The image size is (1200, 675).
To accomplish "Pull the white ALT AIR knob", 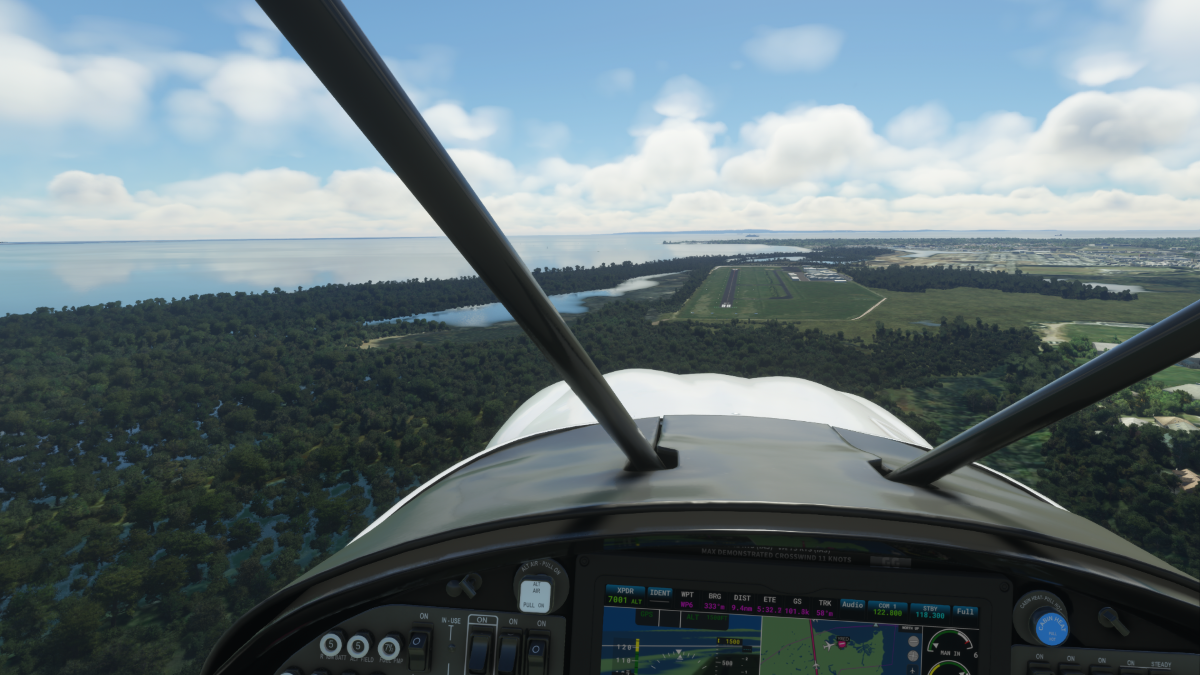I will click(x=535, y=595).
